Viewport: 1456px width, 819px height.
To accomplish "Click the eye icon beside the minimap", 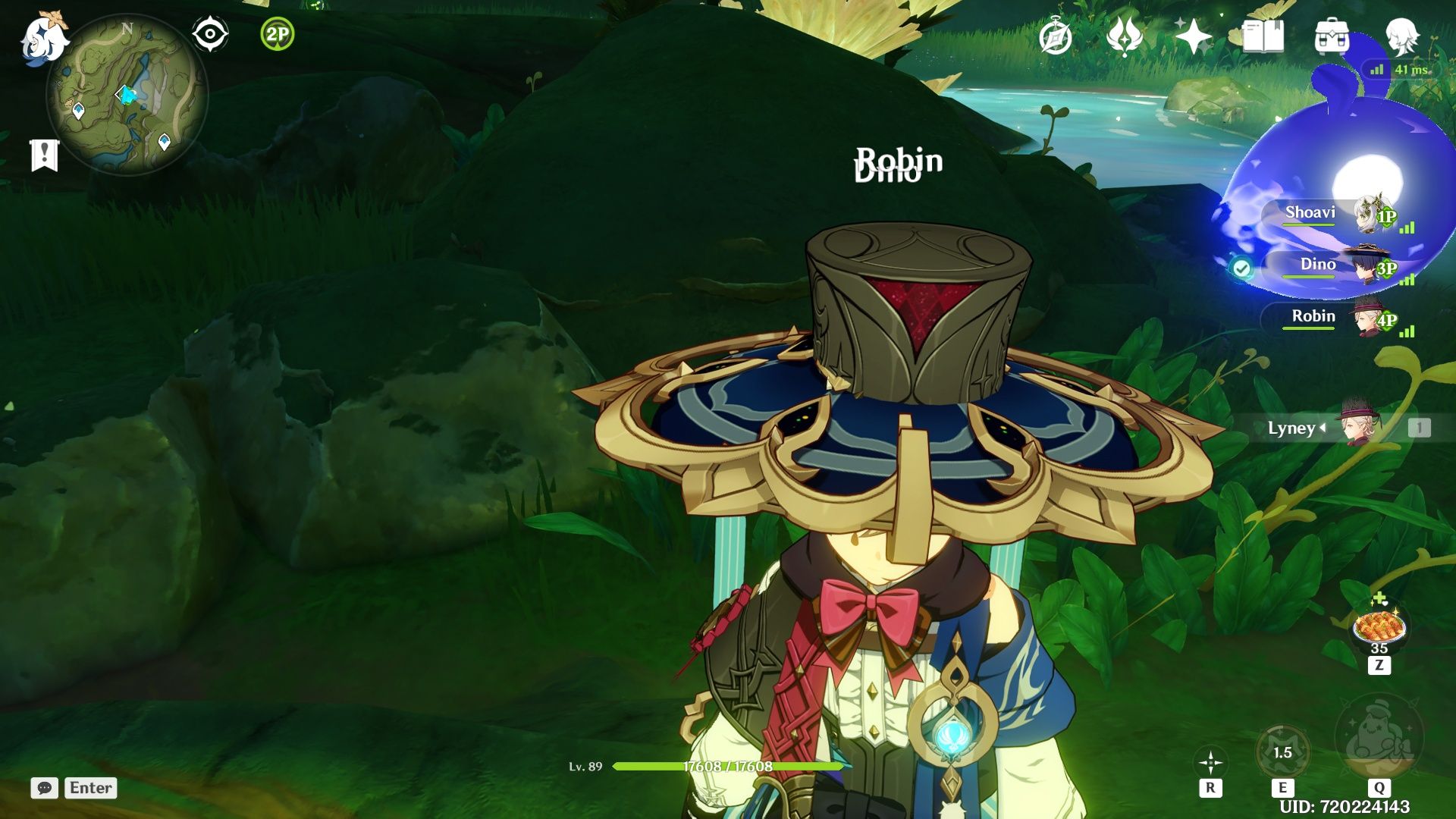I will [x=211, y=32].
